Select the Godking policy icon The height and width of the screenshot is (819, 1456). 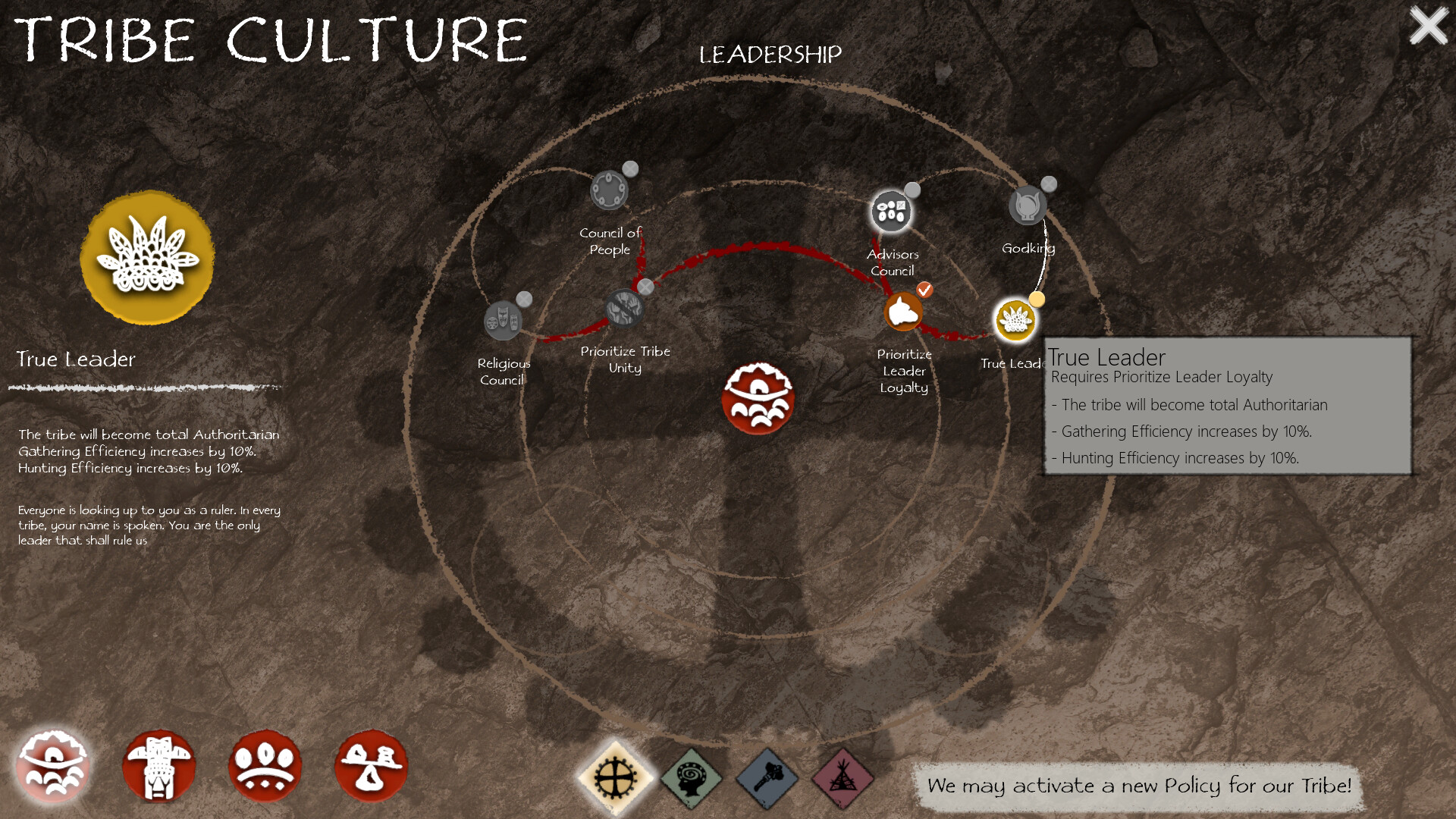tap(1028, 203)
